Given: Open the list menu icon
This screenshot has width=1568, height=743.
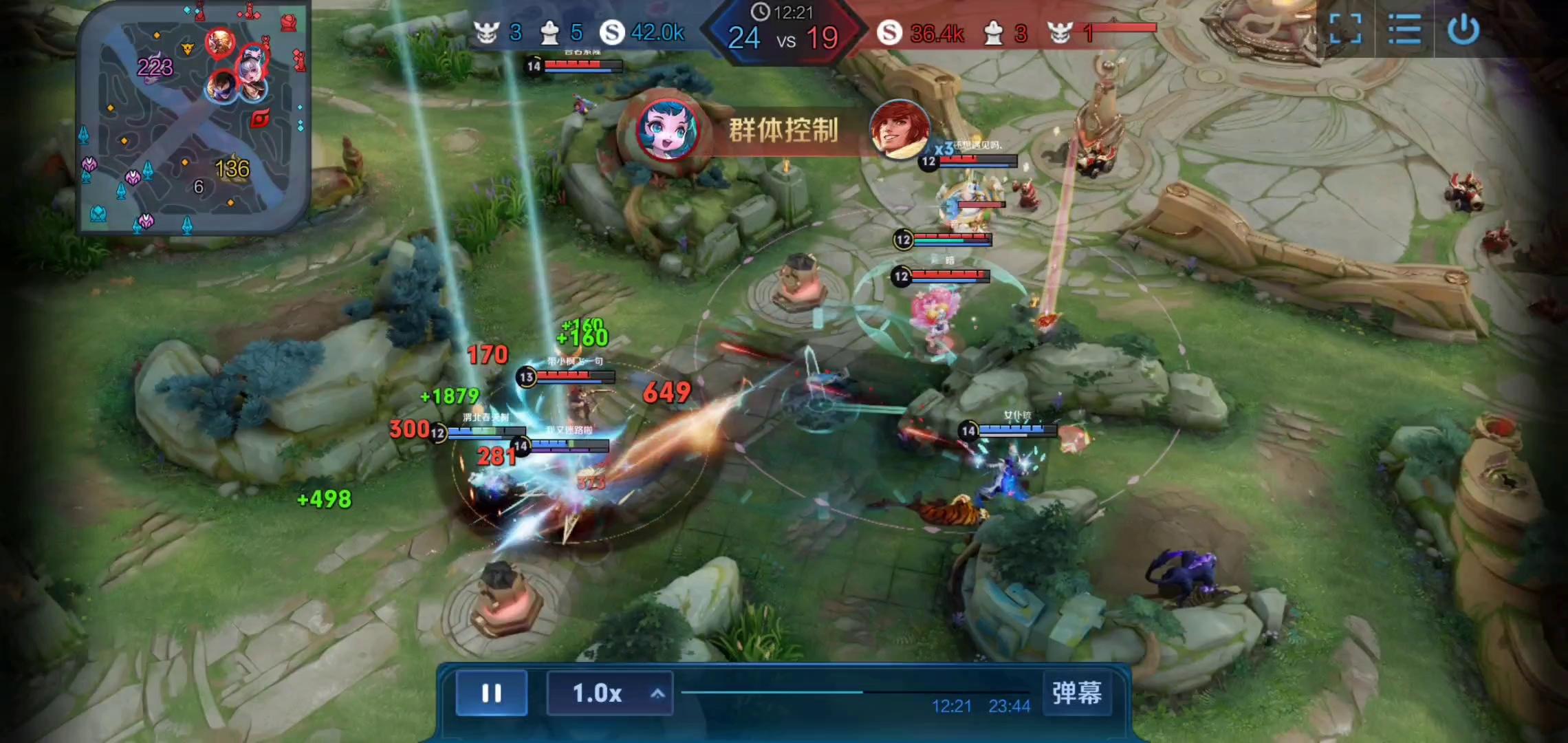Looking at the screenshot, I should pyautogui.click(x=1404, y=29).
